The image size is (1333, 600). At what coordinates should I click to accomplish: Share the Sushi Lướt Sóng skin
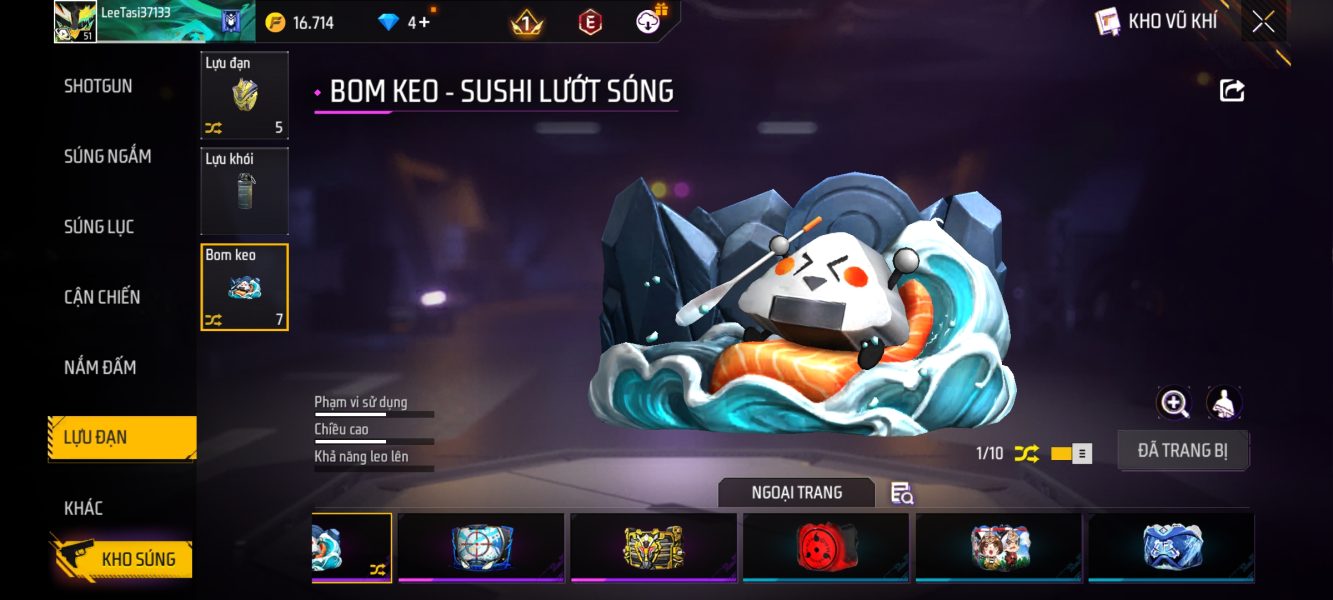(1232, 91)
